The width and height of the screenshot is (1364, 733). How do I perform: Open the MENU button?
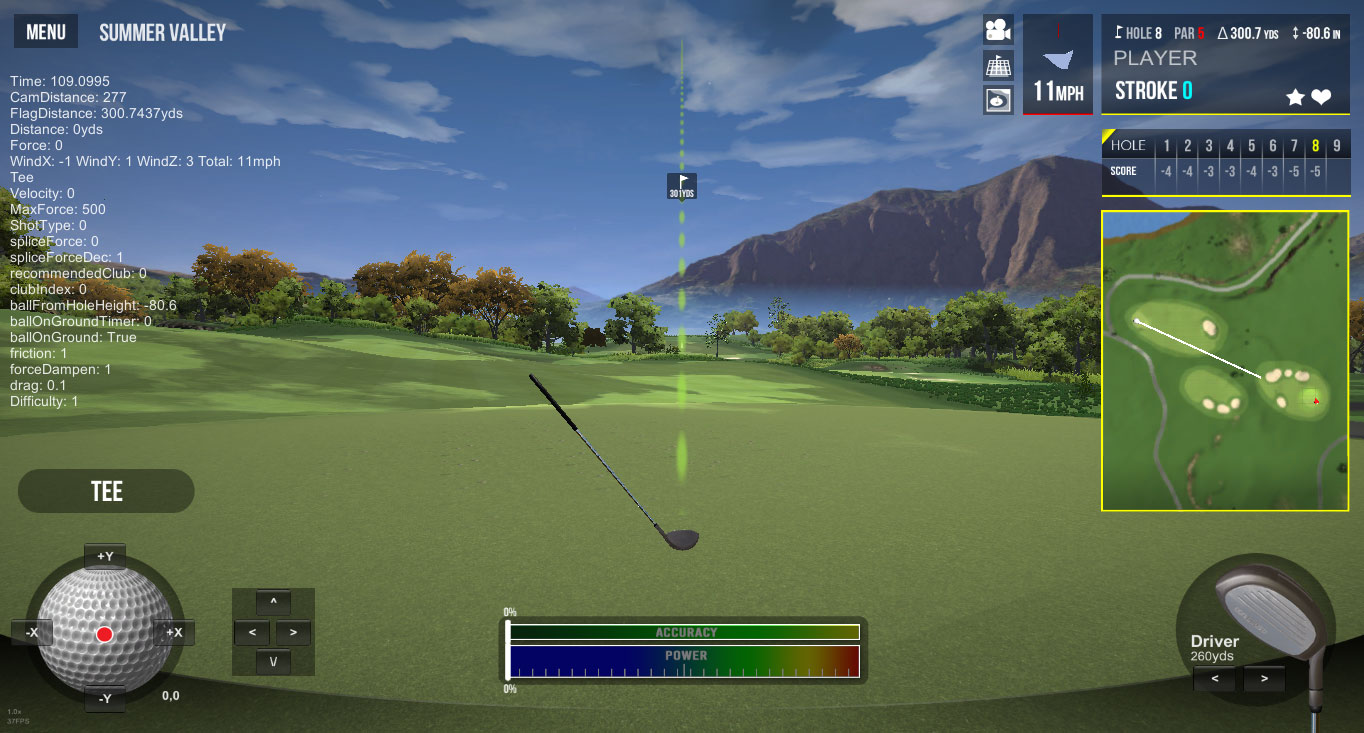tap(46, 32)
